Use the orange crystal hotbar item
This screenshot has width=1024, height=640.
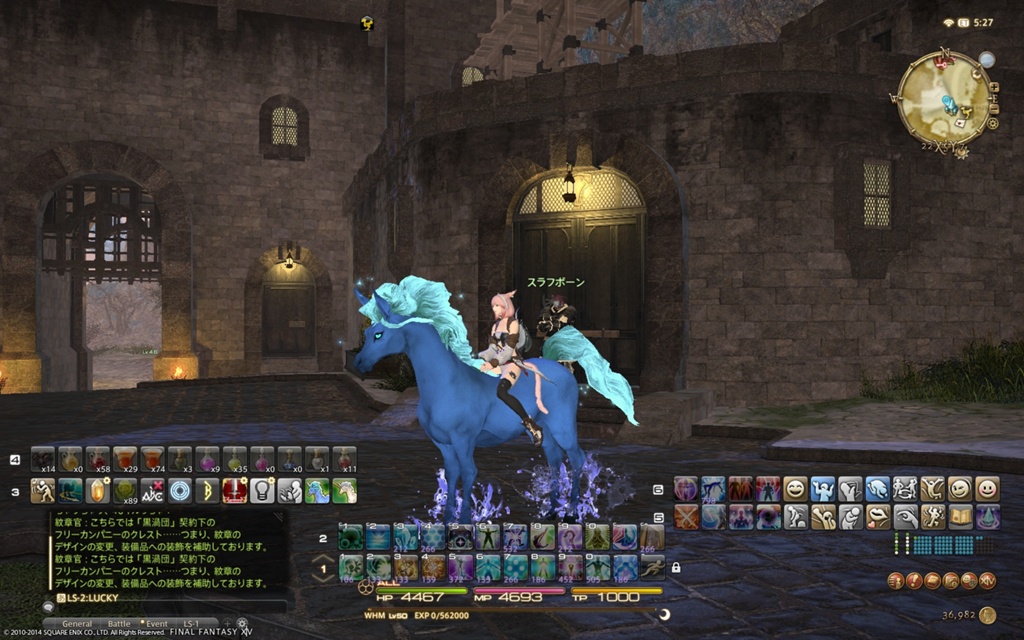97,490
